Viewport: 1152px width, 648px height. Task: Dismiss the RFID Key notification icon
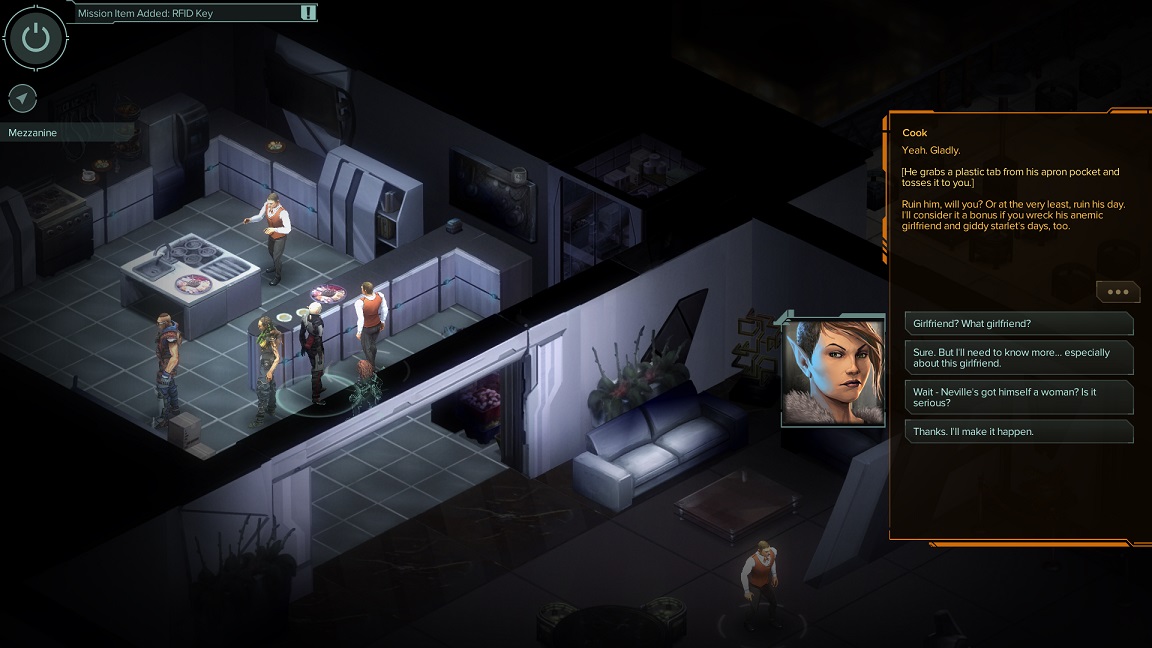coord(308,13)
